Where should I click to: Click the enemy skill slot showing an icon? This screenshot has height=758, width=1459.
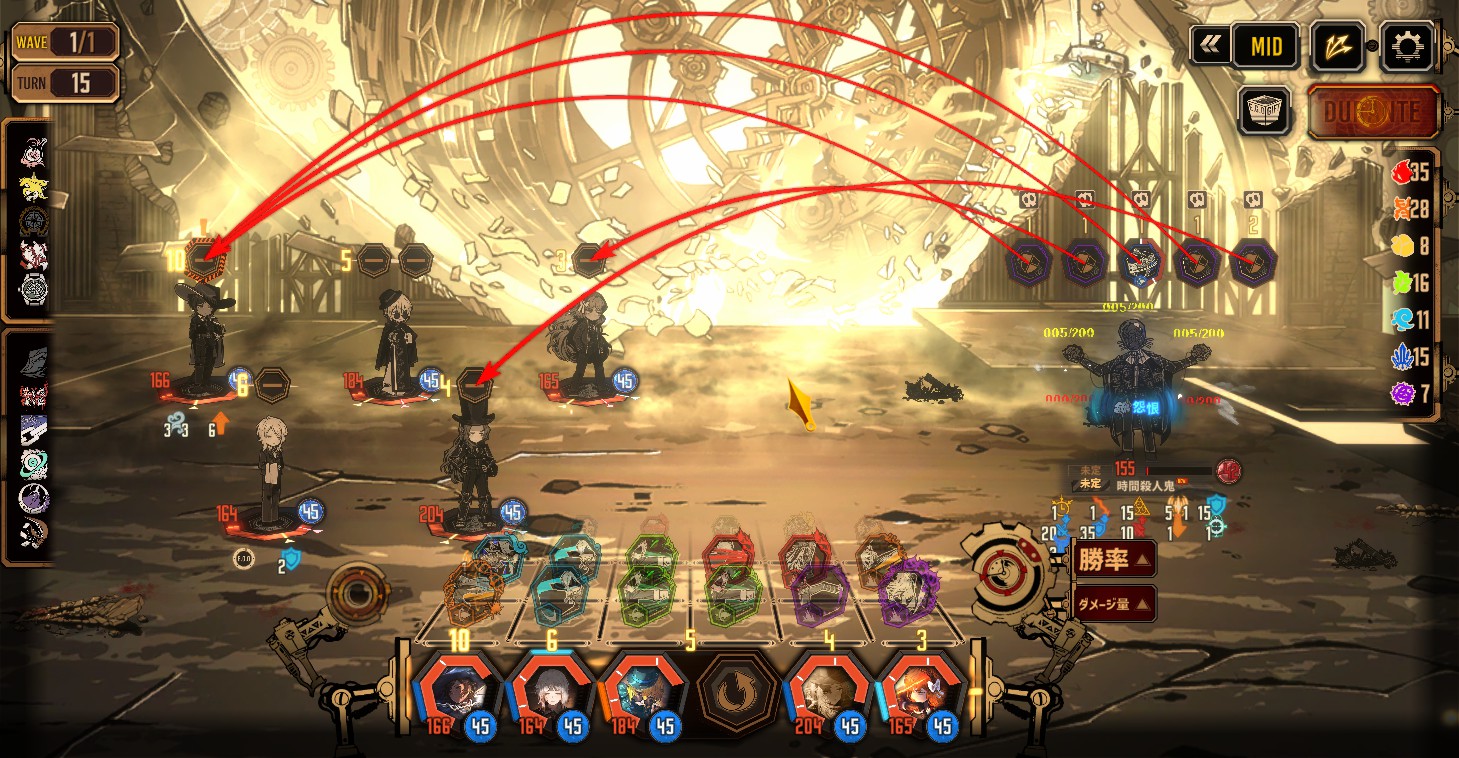click(x=1140, y=262)
